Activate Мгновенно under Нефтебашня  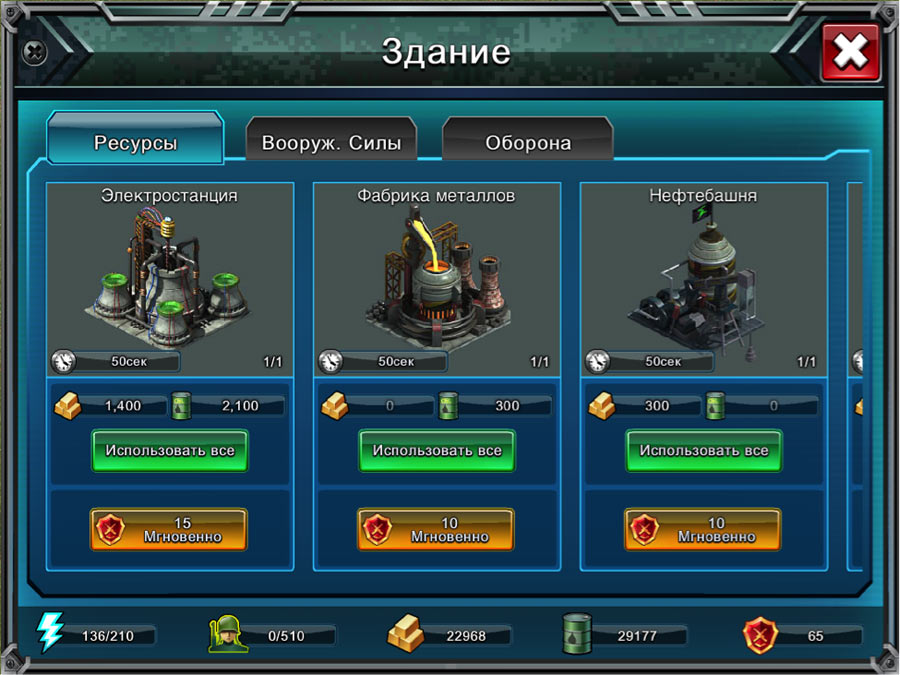coord(703,529)
